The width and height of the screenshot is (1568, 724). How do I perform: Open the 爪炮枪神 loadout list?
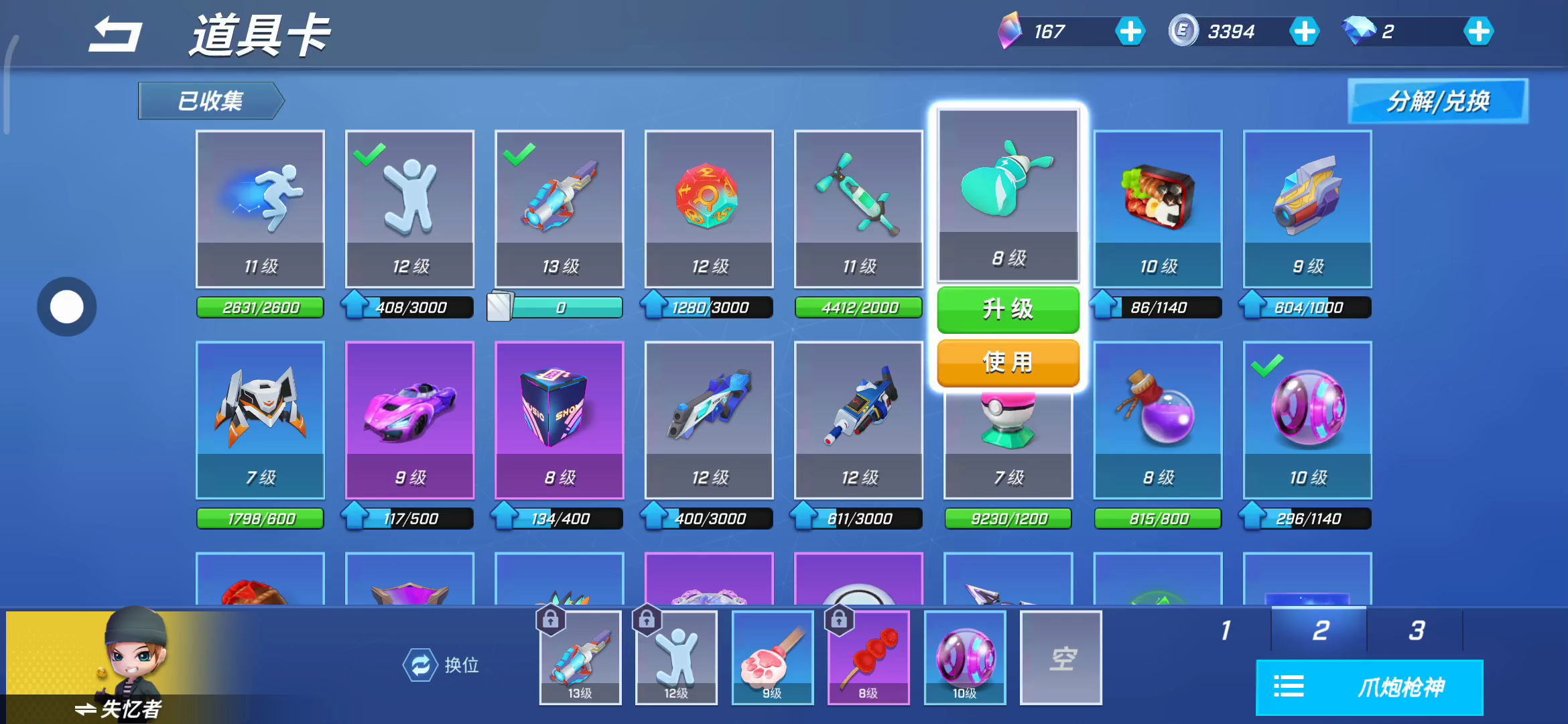(x=1369, y=687)
